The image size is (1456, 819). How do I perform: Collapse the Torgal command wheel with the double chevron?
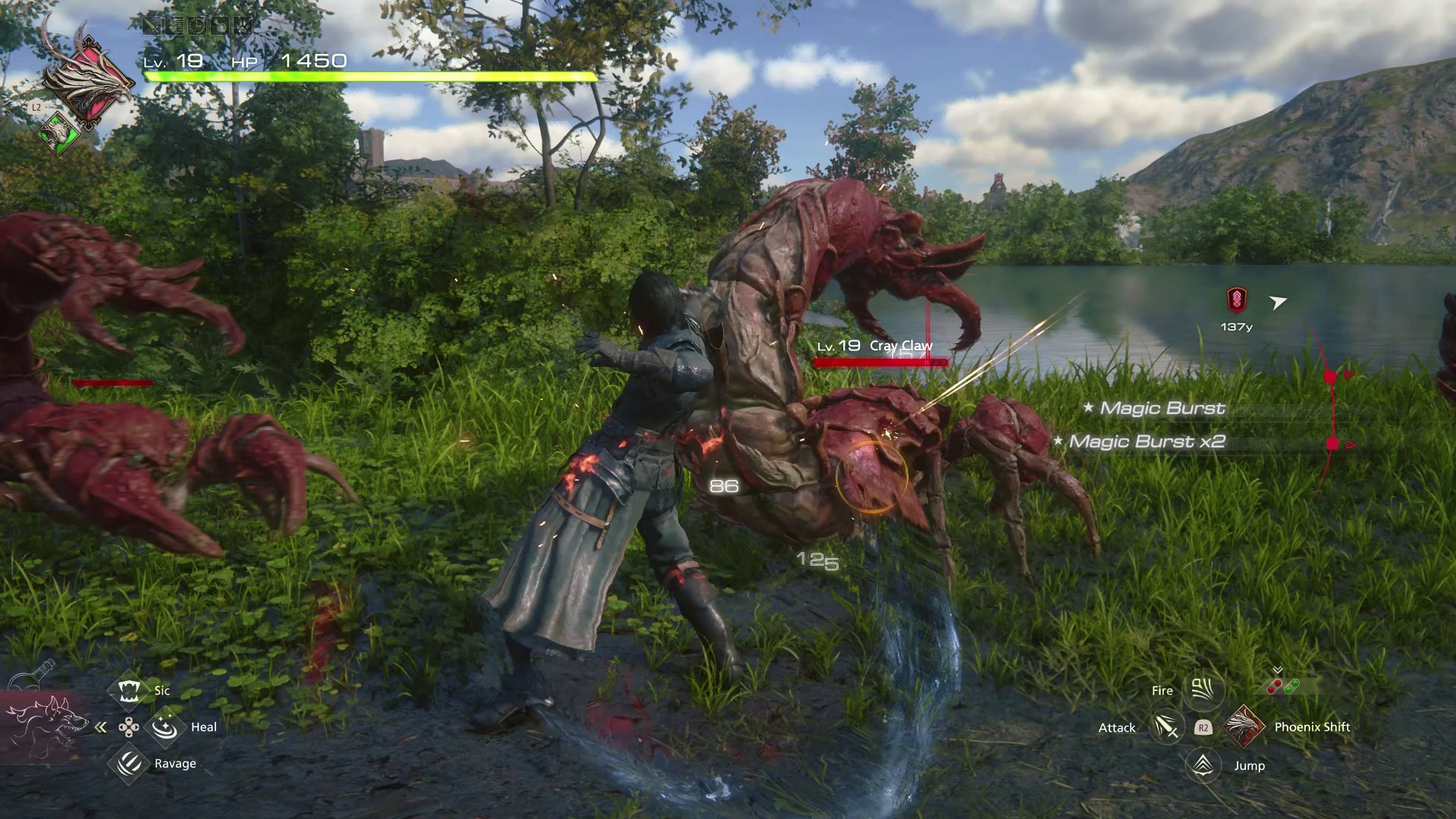coord(101,726)
